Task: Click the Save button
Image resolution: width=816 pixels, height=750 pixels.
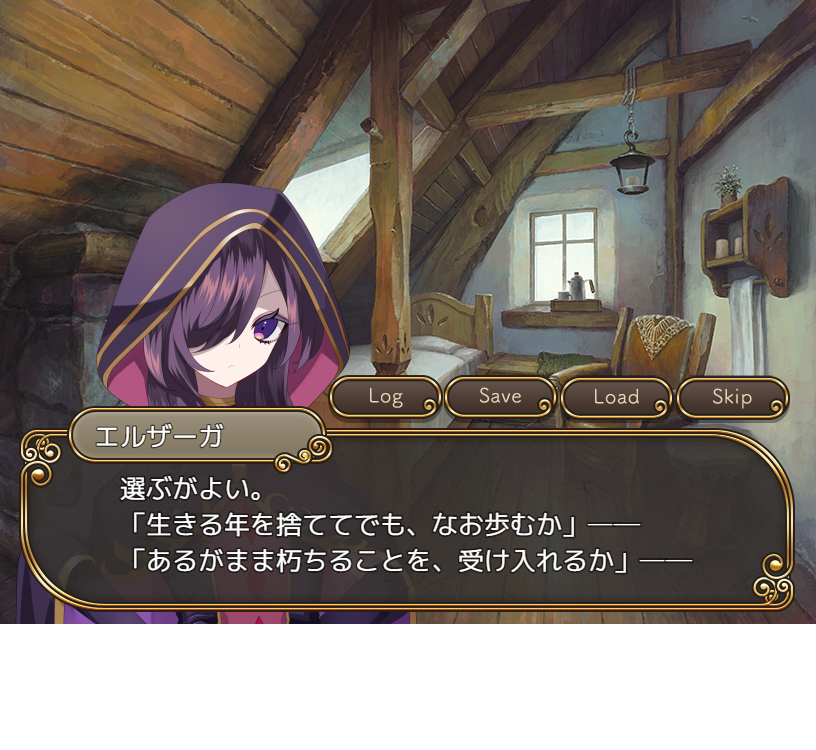Action: (x=500, y=397)
